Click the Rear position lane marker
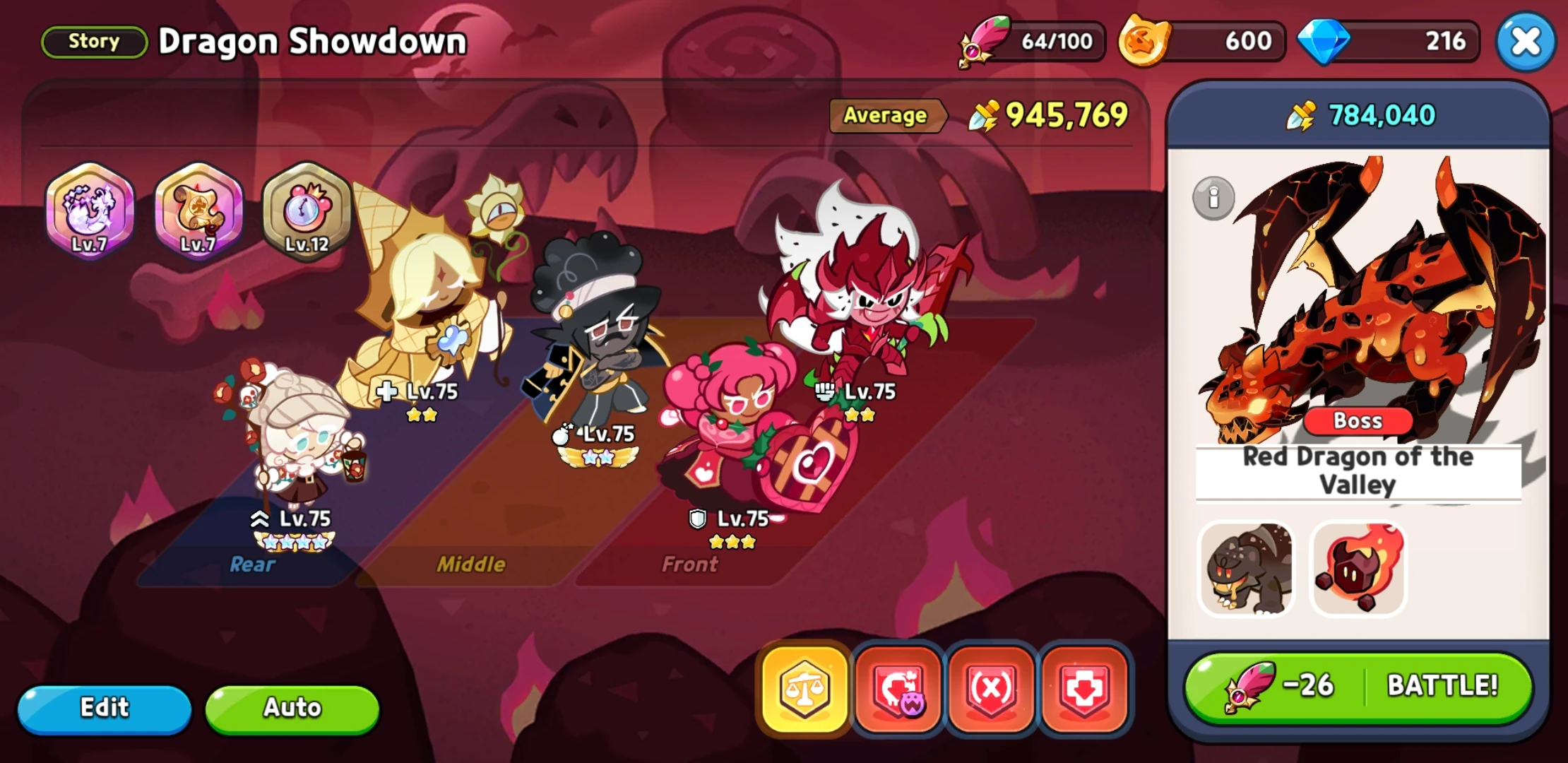 tap(252, 564)
